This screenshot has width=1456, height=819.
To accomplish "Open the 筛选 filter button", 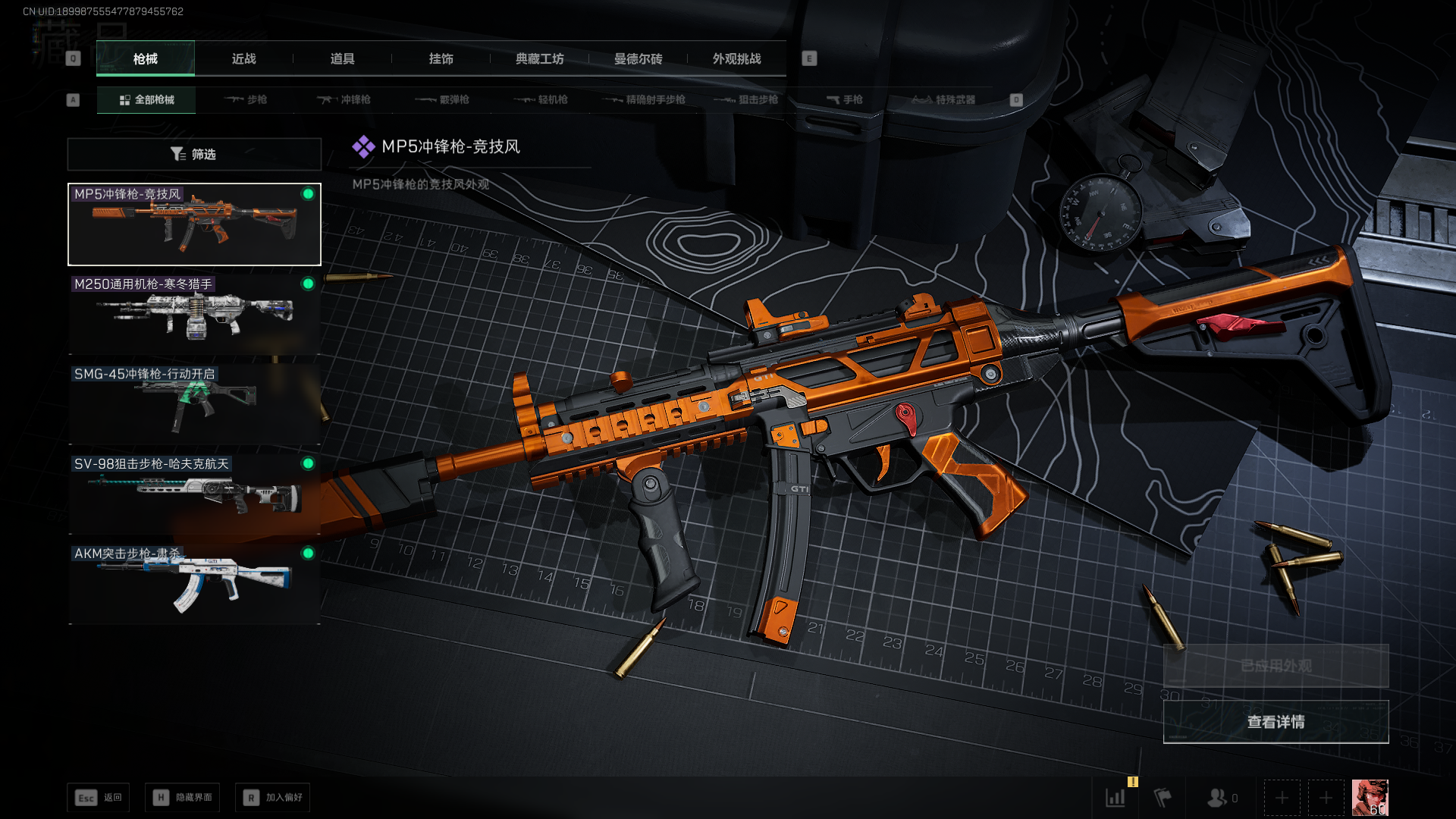I will pyautogui.click(x=194, y=155).
